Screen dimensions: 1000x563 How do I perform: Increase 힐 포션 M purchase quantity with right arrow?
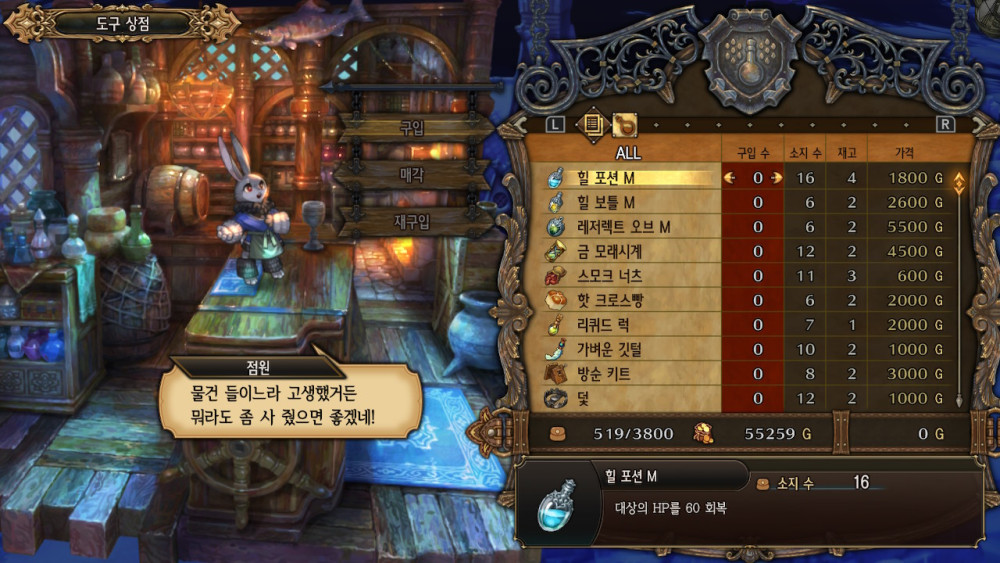(x=773, y=178)
